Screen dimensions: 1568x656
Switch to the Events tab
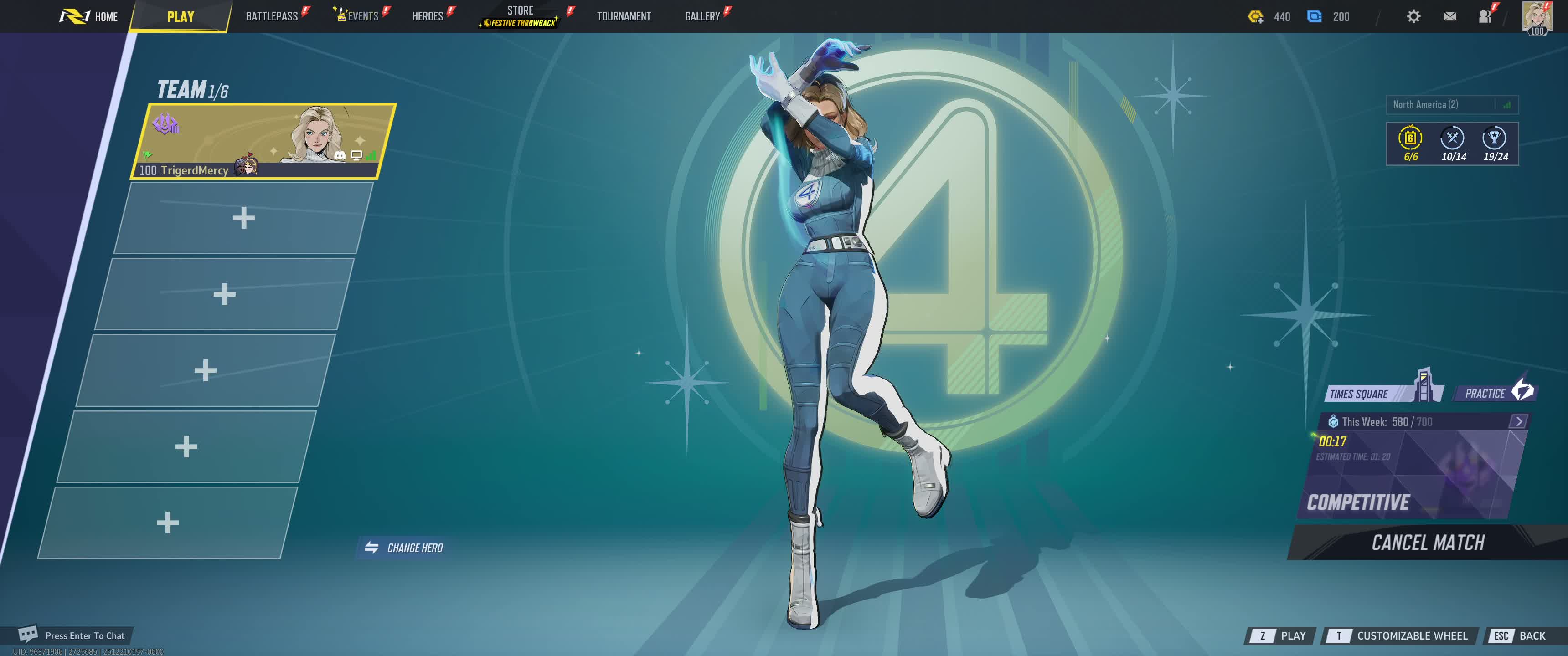pos(362,16)
